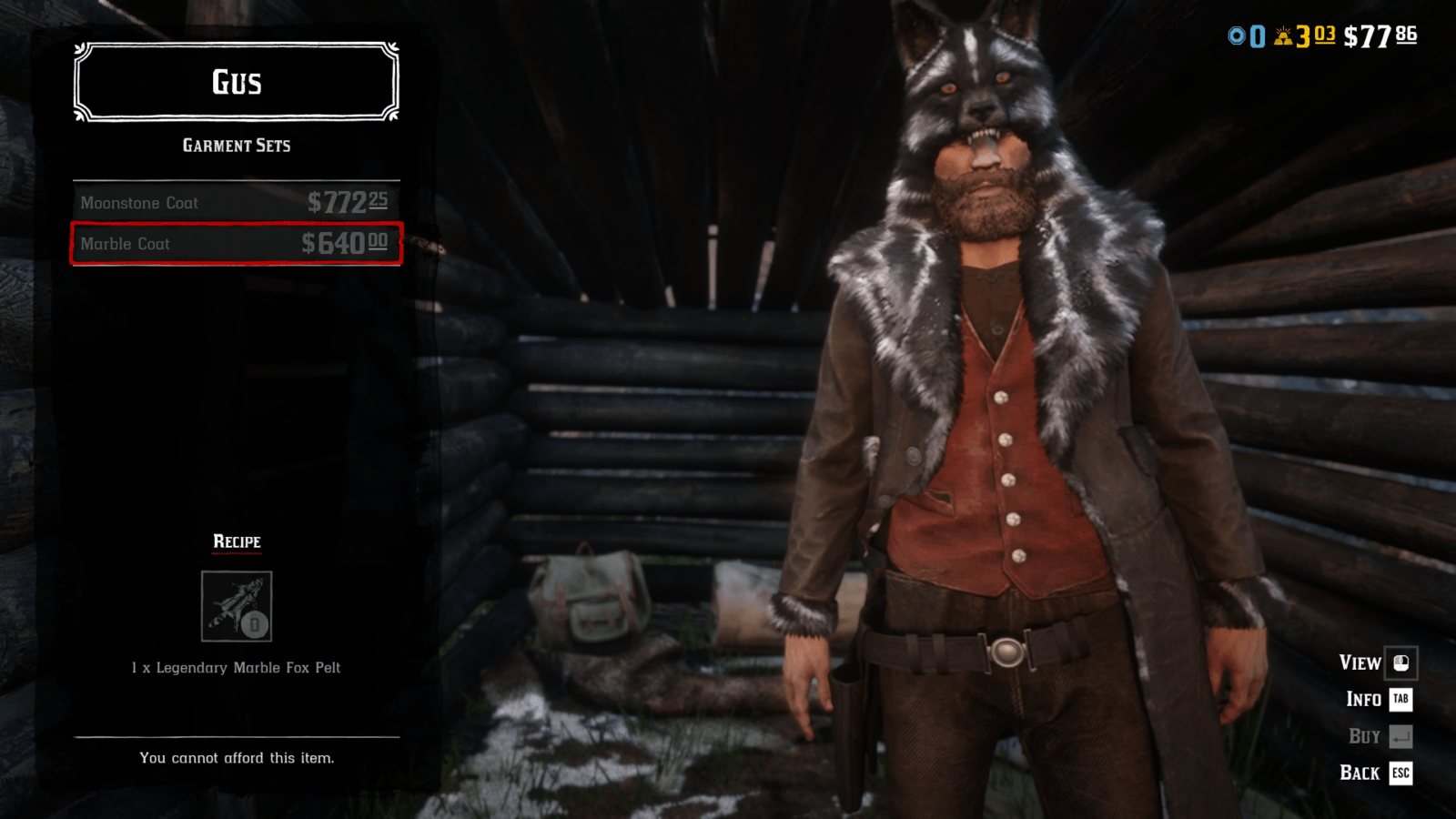Select the TAB key Info icon
This screenshot has width=1456, height=819.
tap(1399, 700)
